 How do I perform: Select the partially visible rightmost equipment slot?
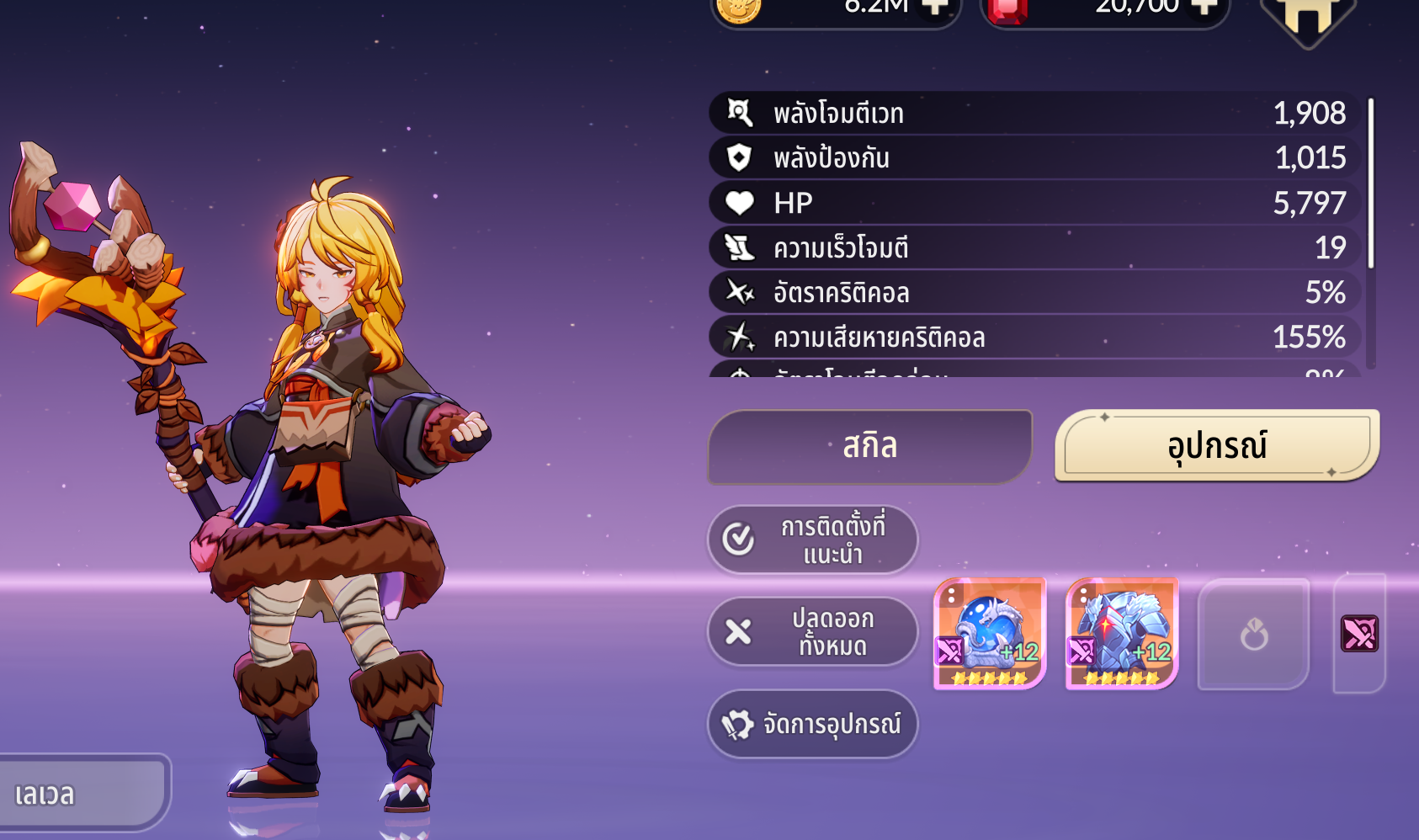(x=1359, y=634)
